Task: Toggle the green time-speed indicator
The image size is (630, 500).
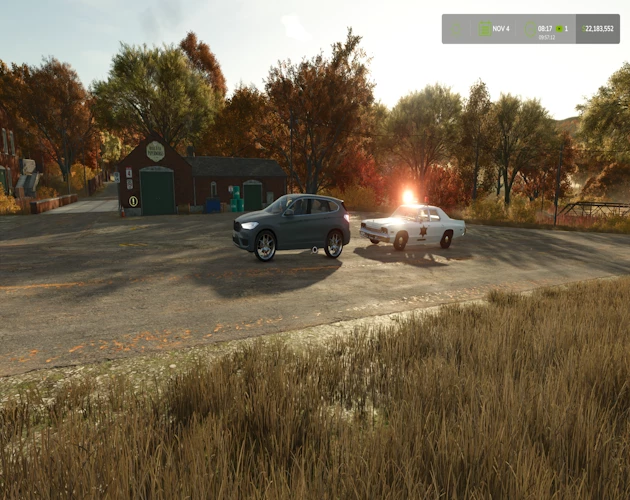Action: pos(560,29)
